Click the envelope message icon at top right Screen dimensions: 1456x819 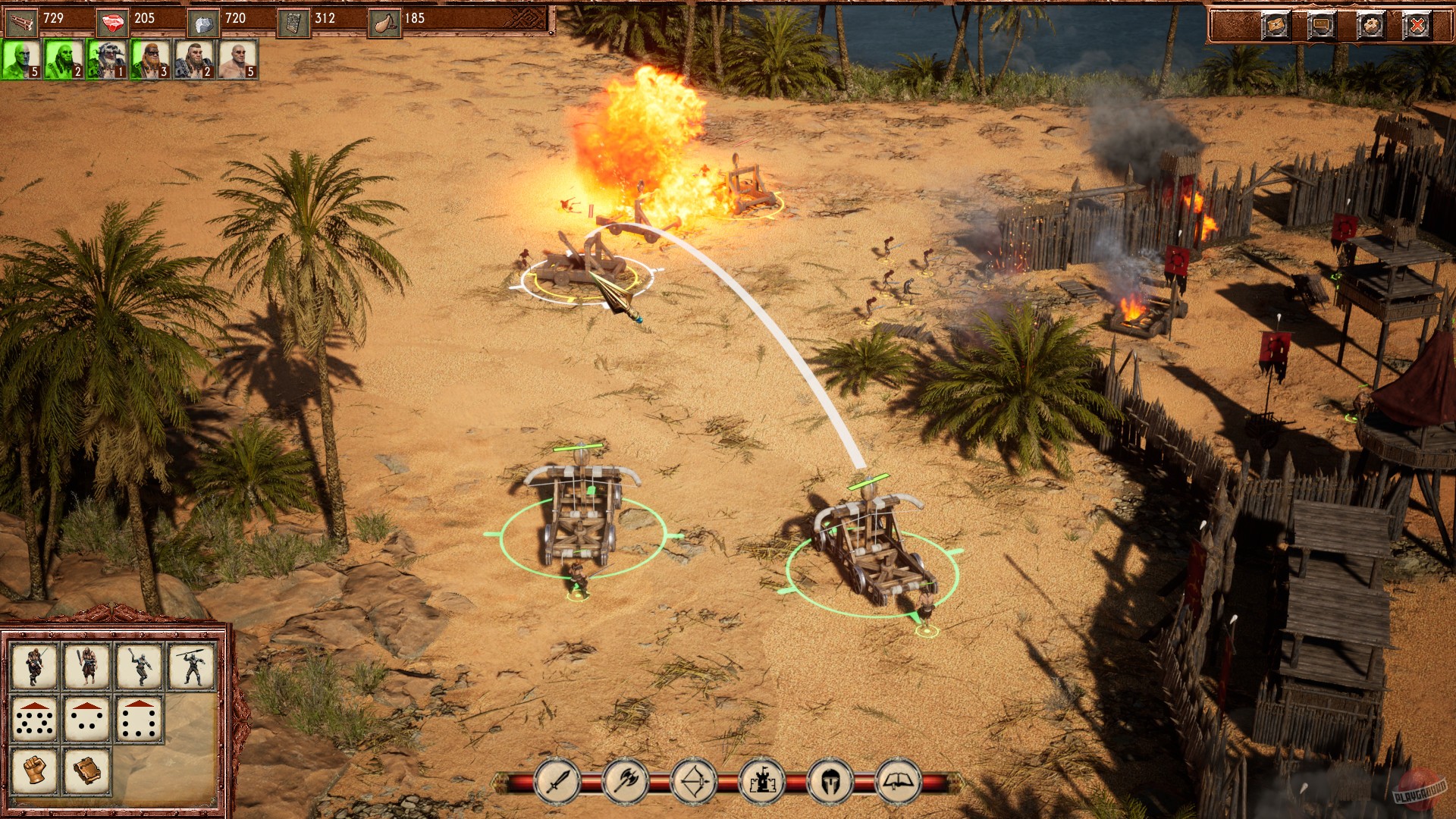click(x=1277, y=24)
